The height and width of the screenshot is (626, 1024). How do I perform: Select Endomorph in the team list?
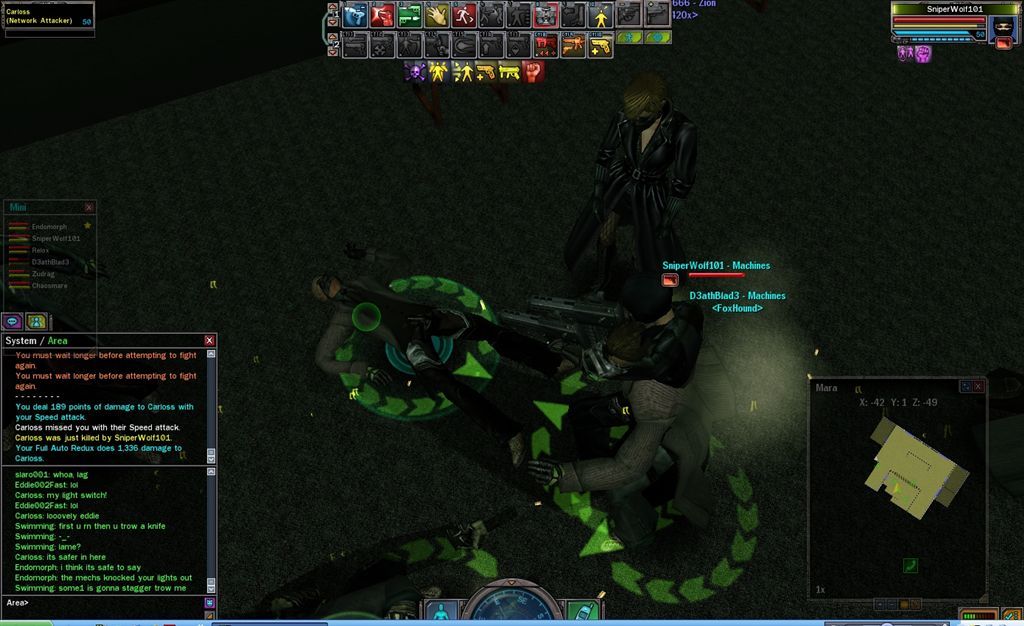coord(49,227)
